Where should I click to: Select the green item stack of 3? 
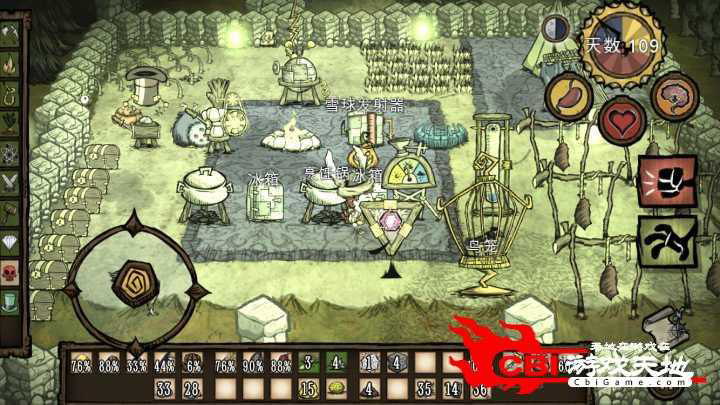(x=309, y=363)
